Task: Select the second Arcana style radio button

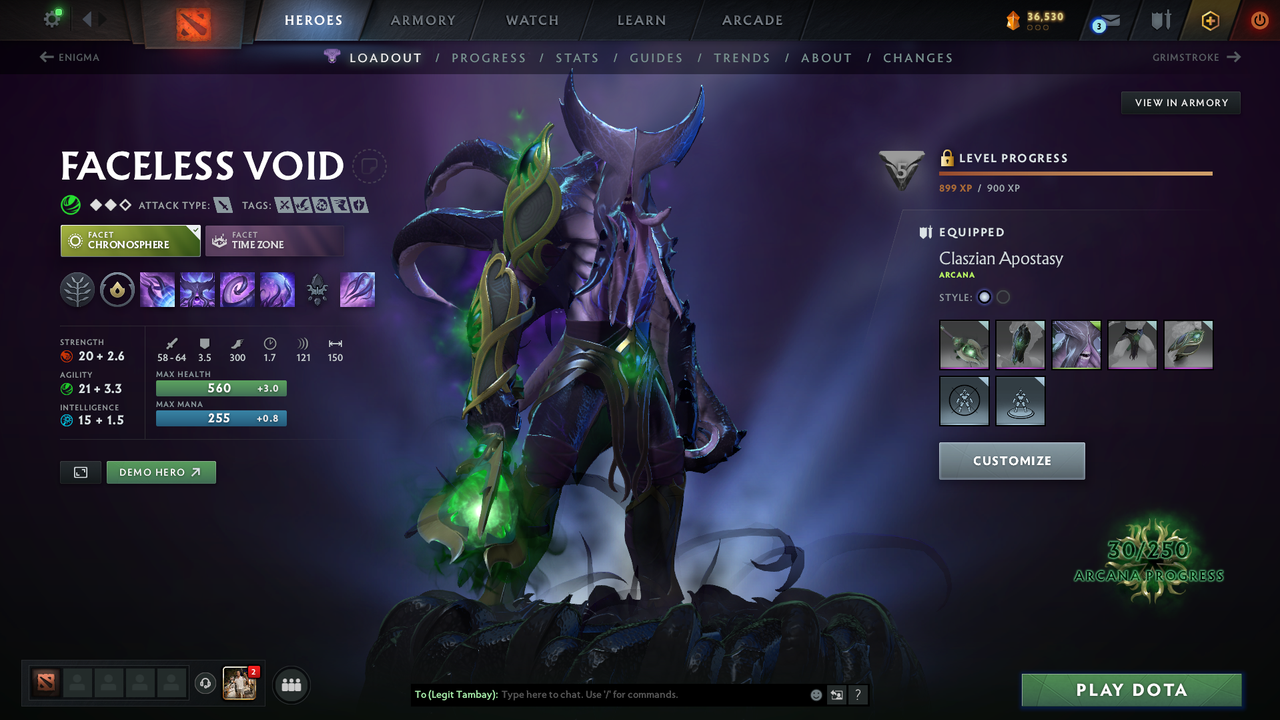Action: pos(1003,297)
